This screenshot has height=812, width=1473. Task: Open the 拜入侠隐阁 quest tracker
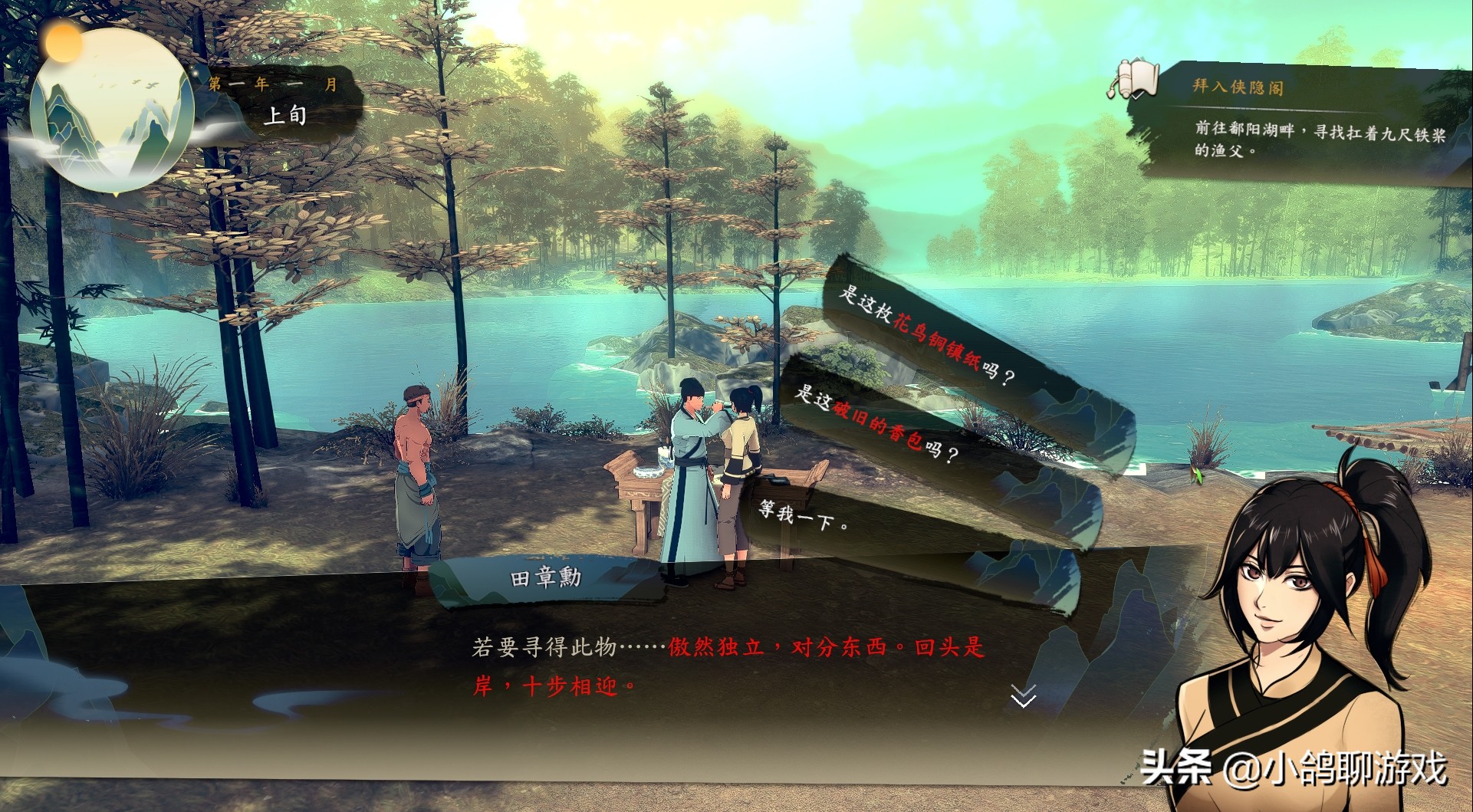pos(1238,87)
